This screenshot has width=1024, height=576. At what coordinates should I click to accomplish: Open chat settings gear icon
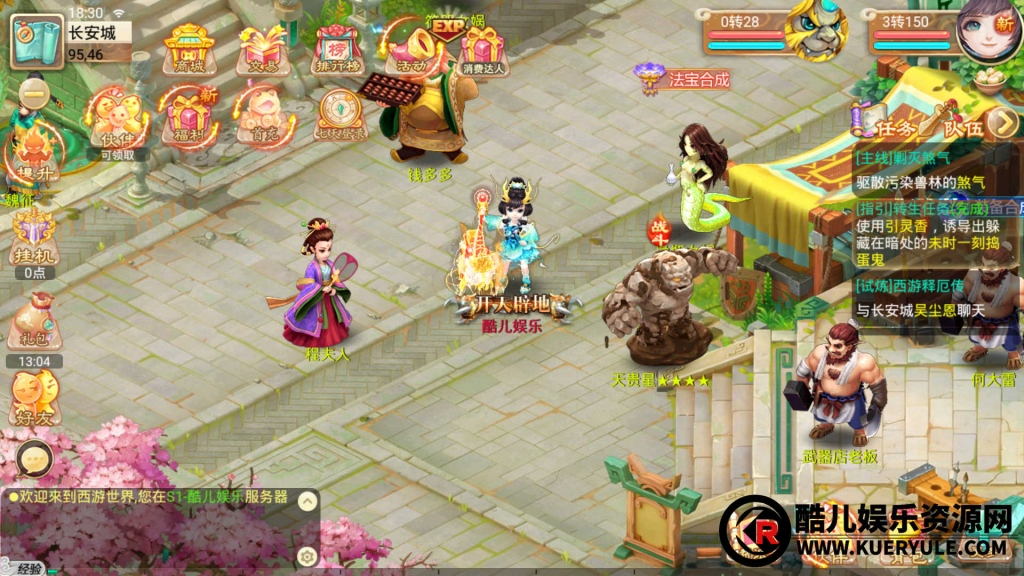click(308, 556)
